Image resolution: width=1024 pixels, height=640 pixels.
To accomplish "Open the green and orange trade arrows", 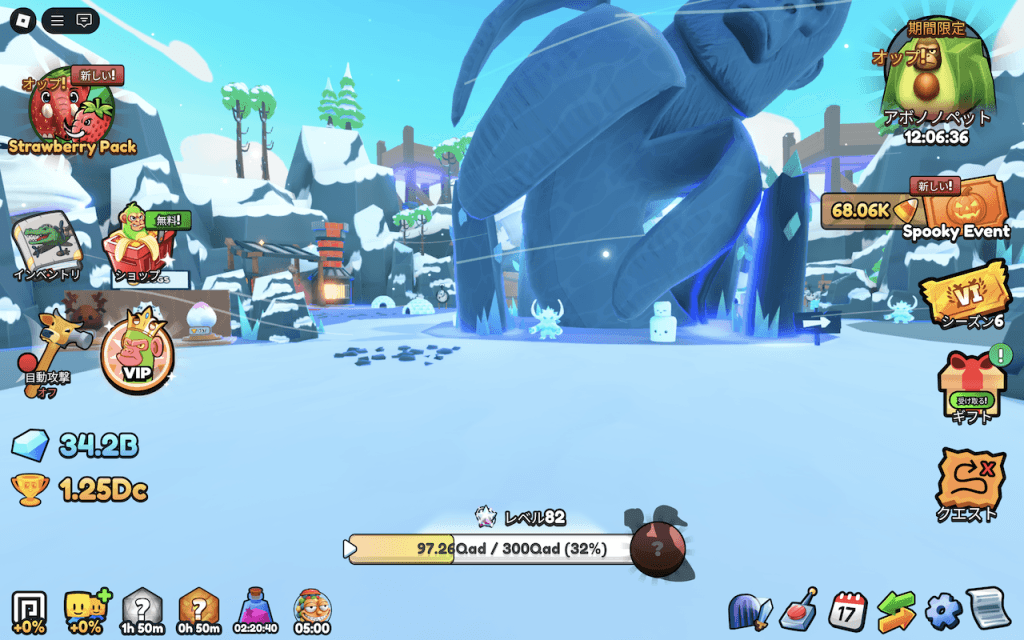I will click(x=896, y=610).
